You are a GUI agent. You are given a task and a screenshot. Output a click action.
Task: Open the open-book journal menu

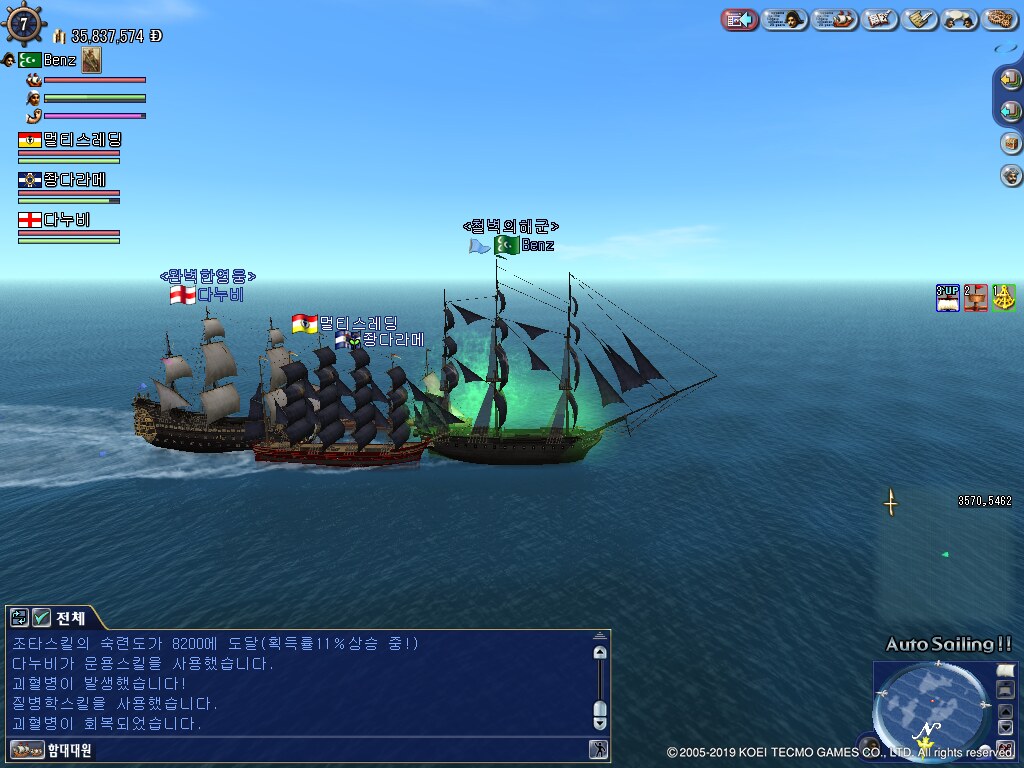point(880,19)
